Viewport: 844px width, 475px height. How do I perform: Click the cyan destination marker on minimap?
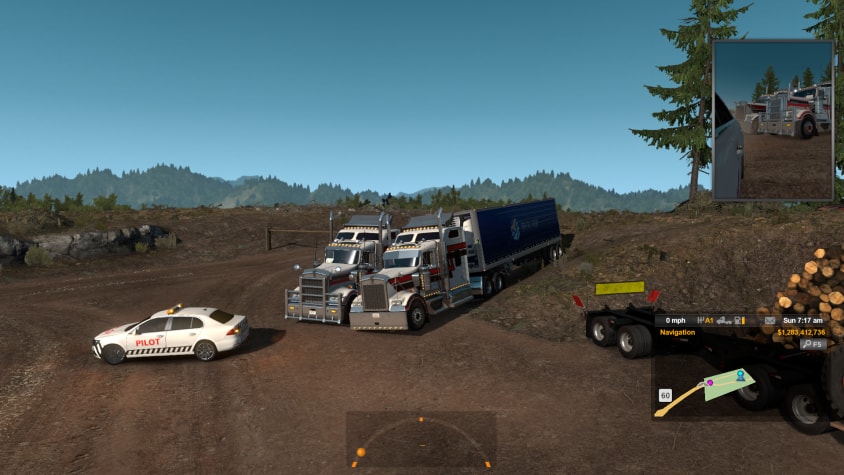click(x=740, y=376)
